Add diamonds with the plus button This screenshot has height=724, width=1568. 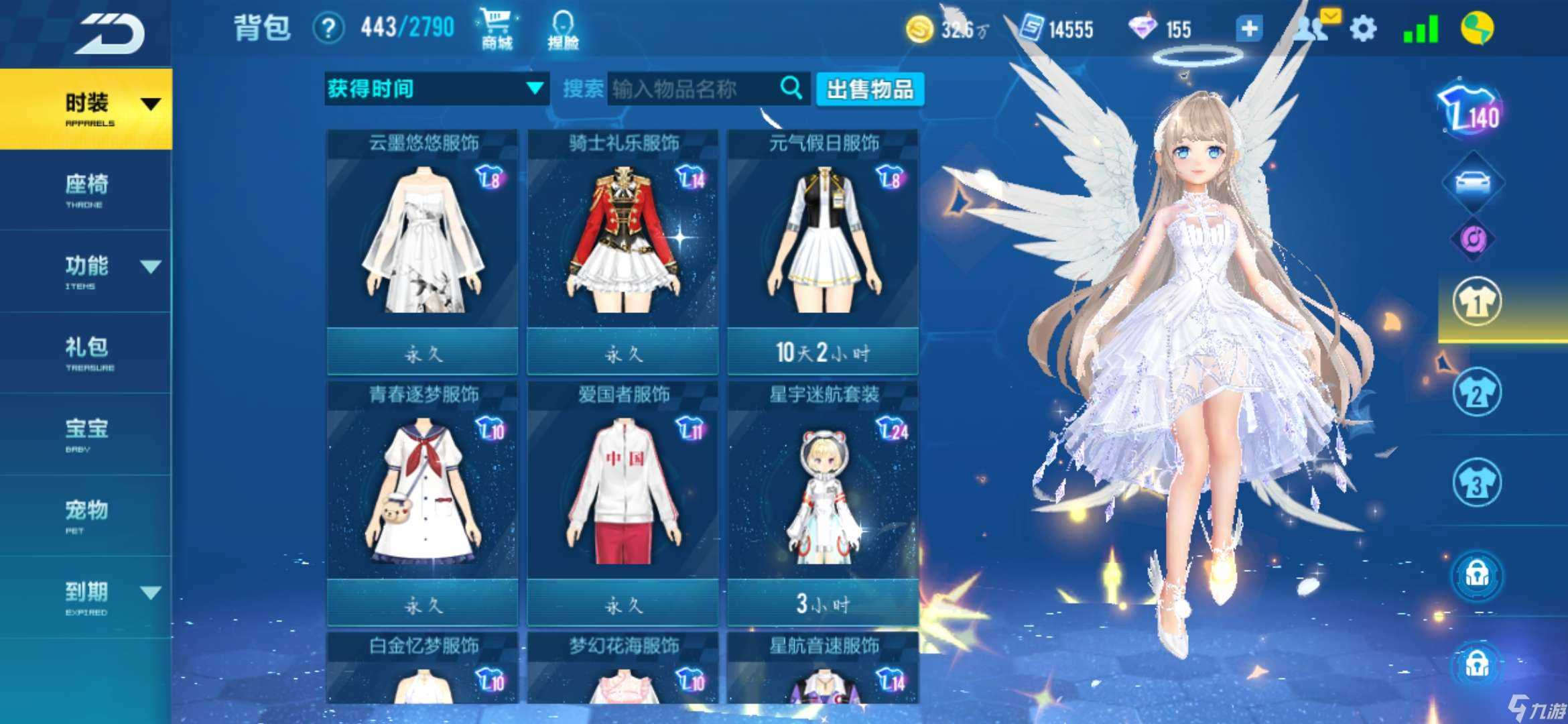[x=1249, y=29]
